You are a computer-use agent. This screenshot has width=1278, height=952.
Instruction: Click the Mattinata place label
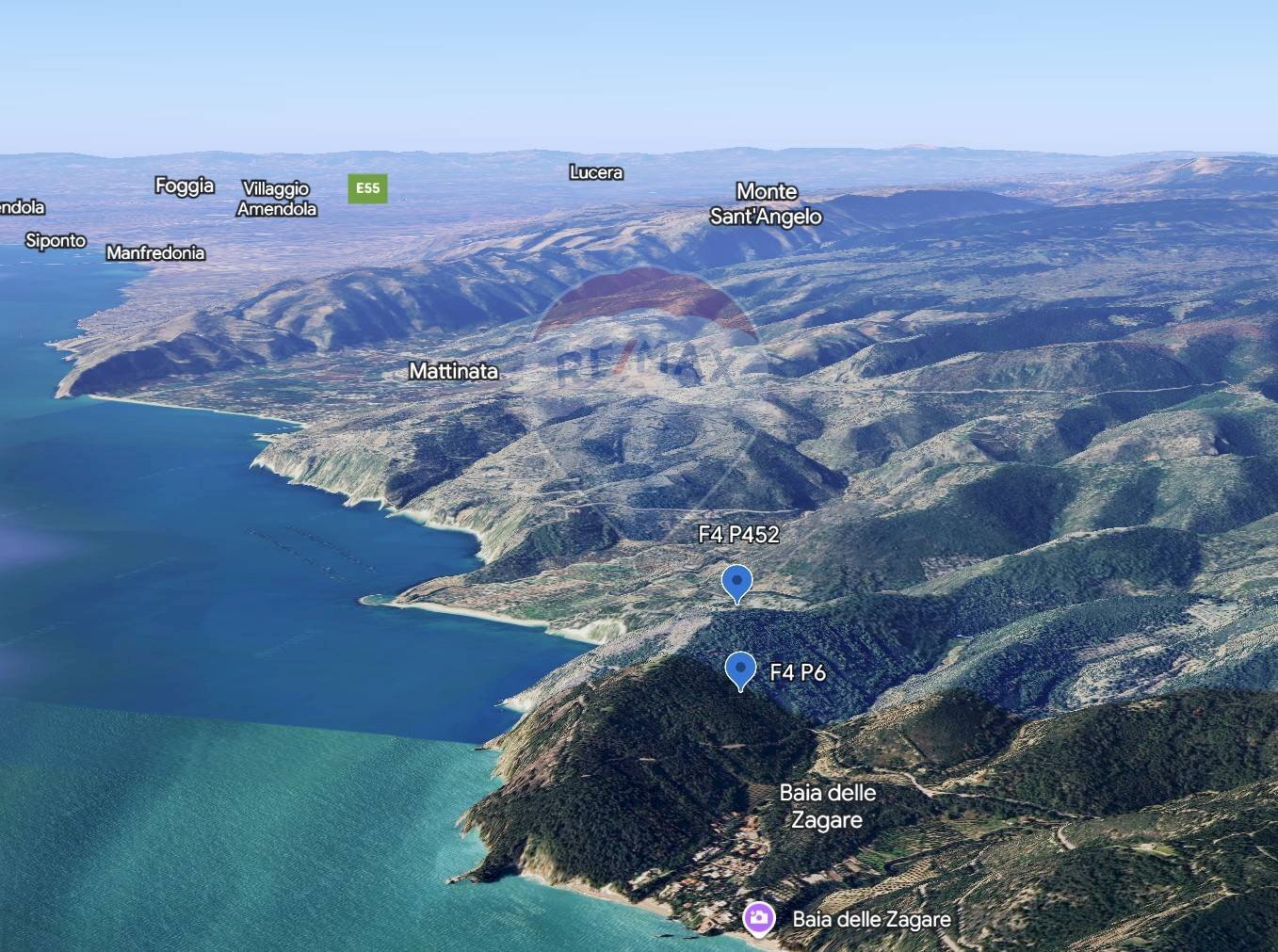pyautogui.click(x=453, y=371)
